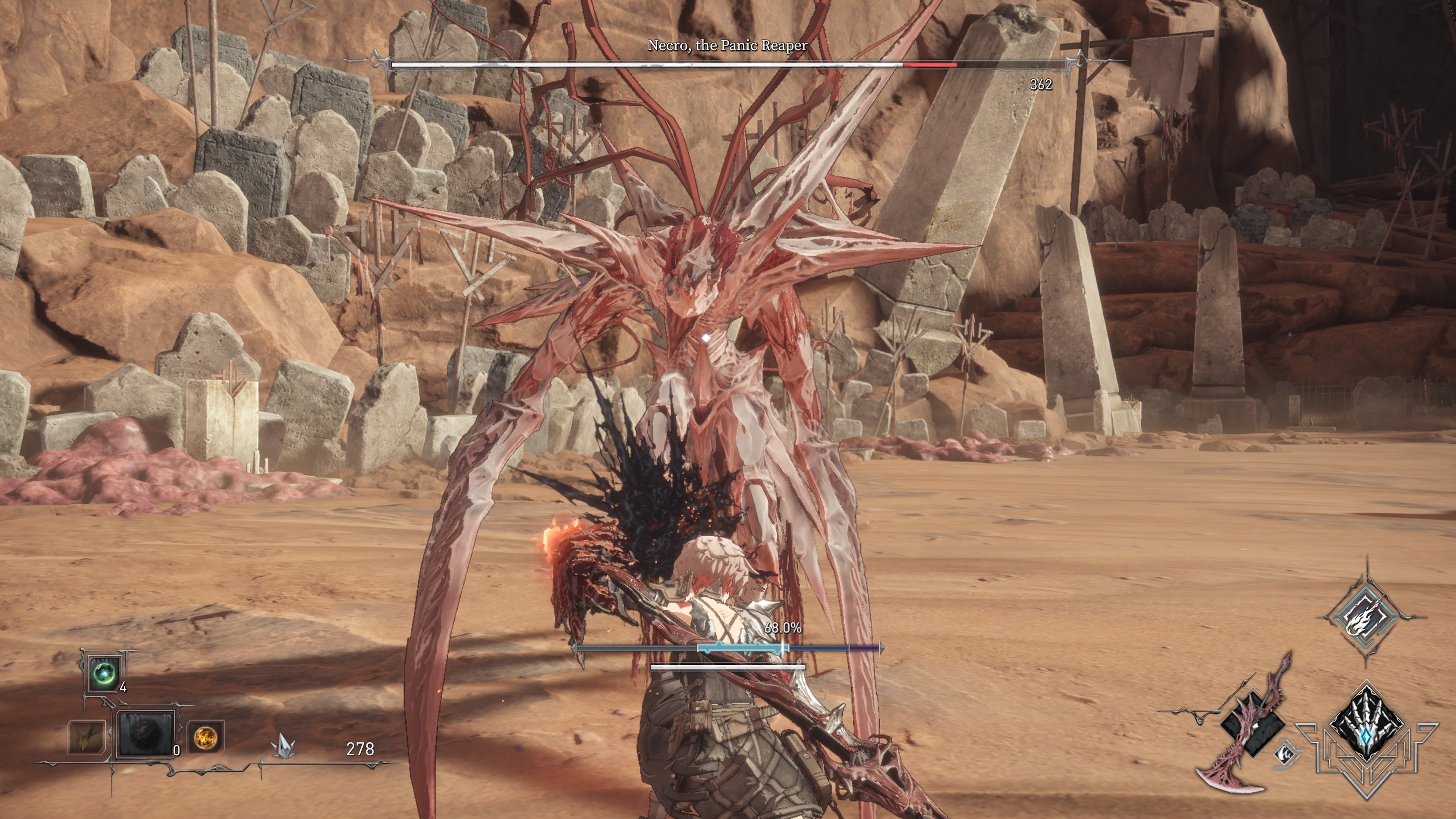Select the green orb item slot

click(x=105, y=674)
